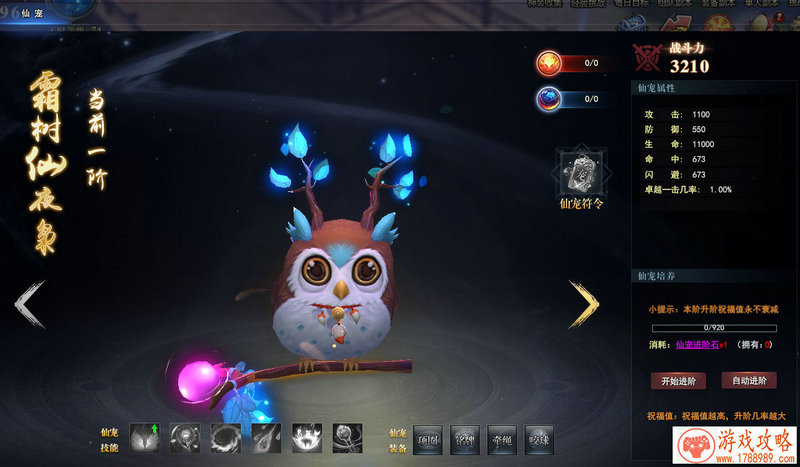Select the burst explosion pet skill icon
Viewport: 800px width, 467px height.
coord(306,437)
